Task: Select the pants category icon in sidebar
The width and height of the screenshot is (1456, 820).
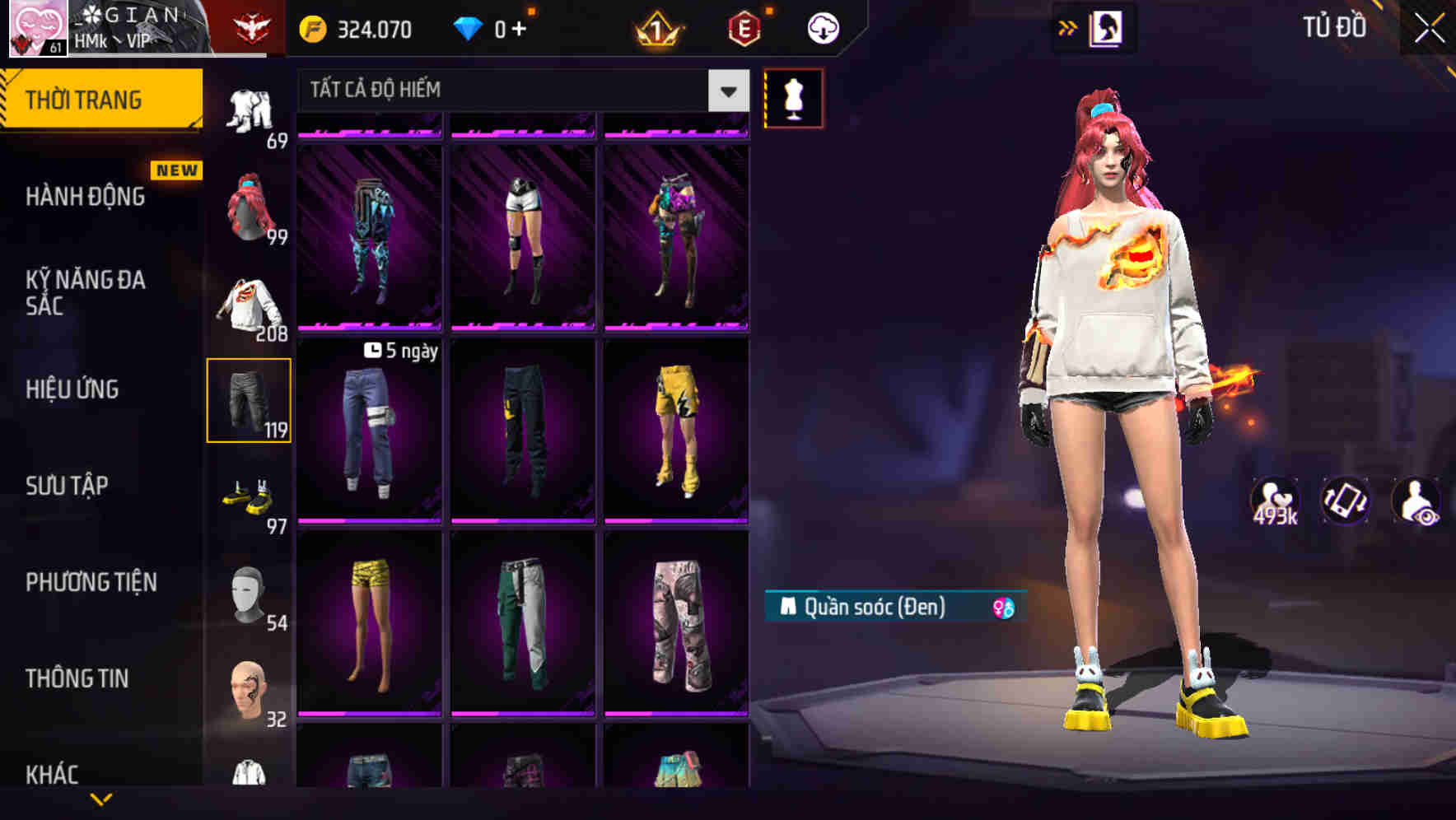Action: click(249, 399)
